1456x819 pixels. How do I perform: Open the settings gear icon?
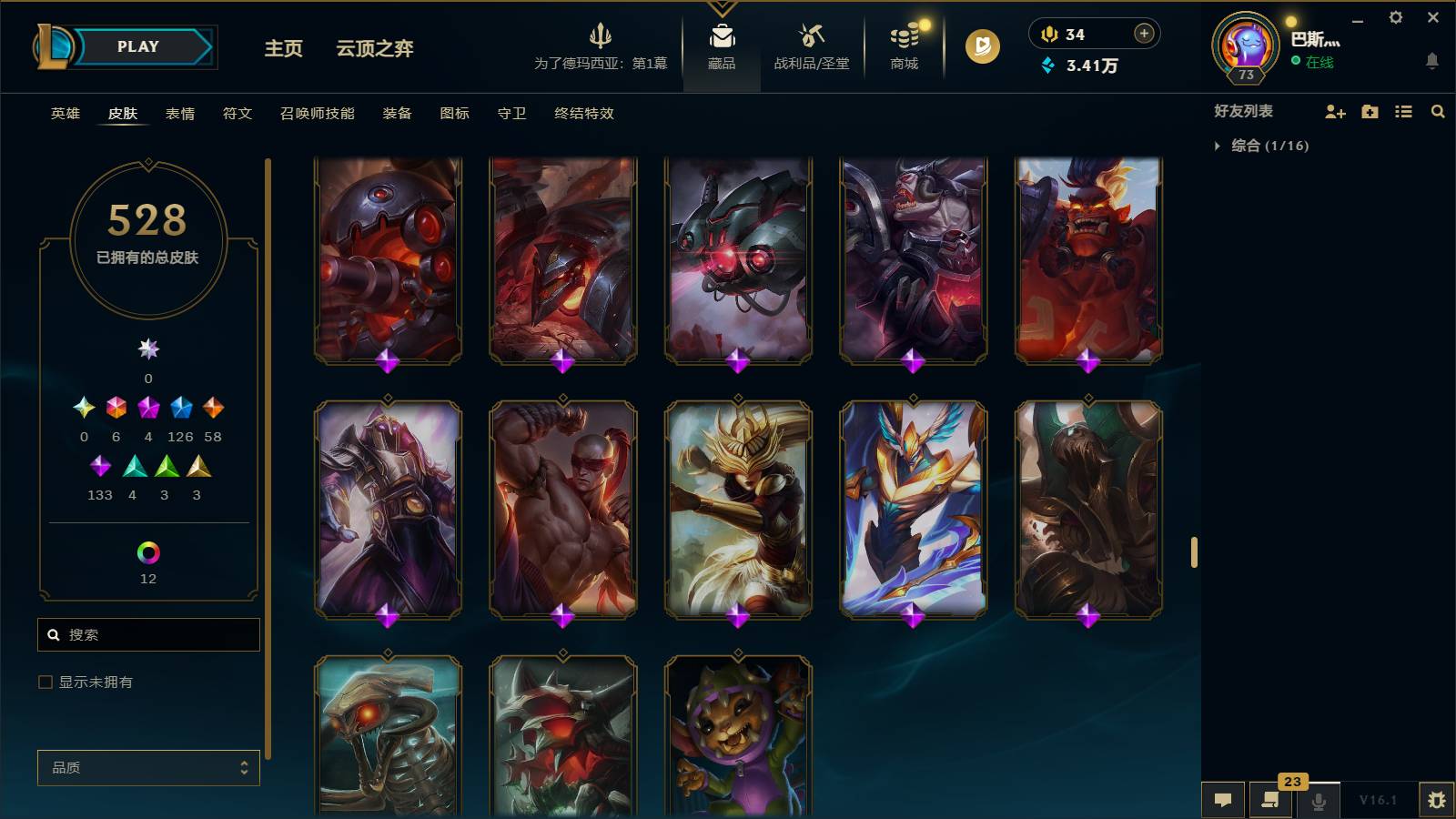click(x=1395, y=17)
